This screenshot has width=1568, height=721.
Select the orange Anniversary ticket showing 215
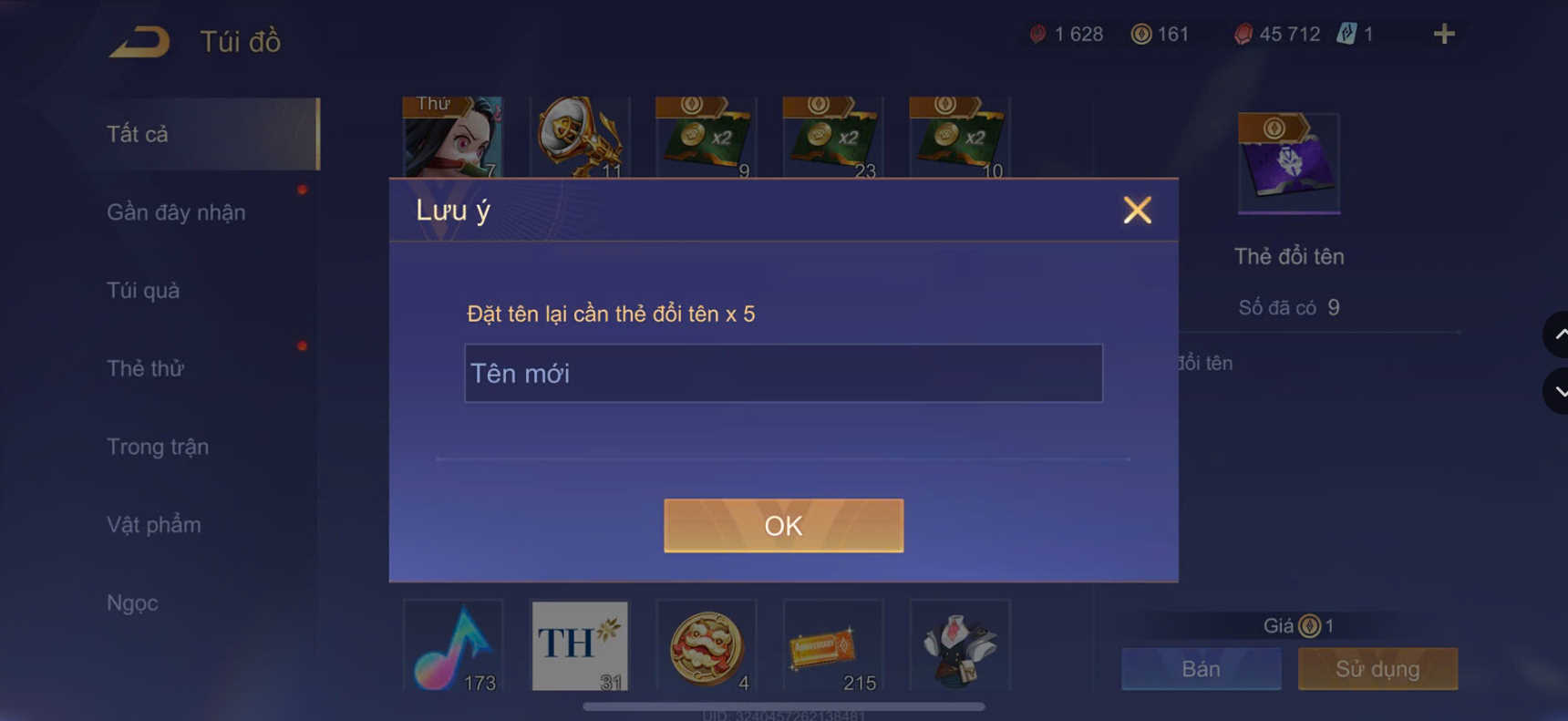coord(832,647)
